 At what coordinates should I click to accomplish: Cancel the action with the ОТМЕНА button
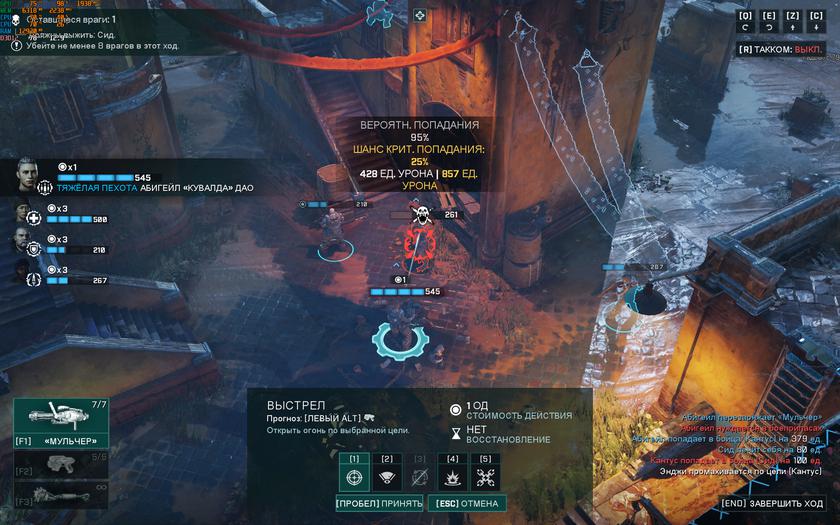tap(466, 503)
